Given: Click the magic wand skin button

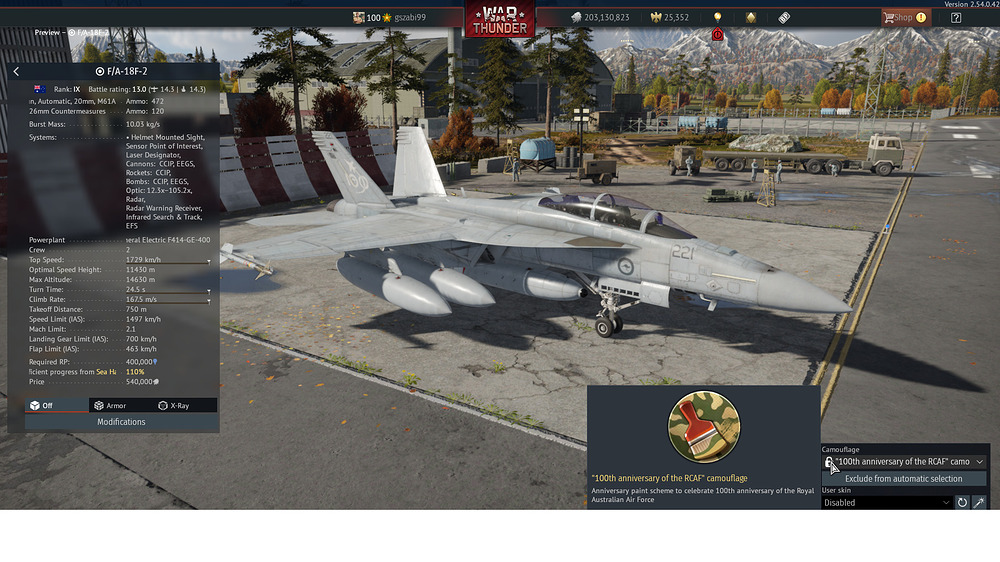Looking at the screenshot, I should [979, 503].
